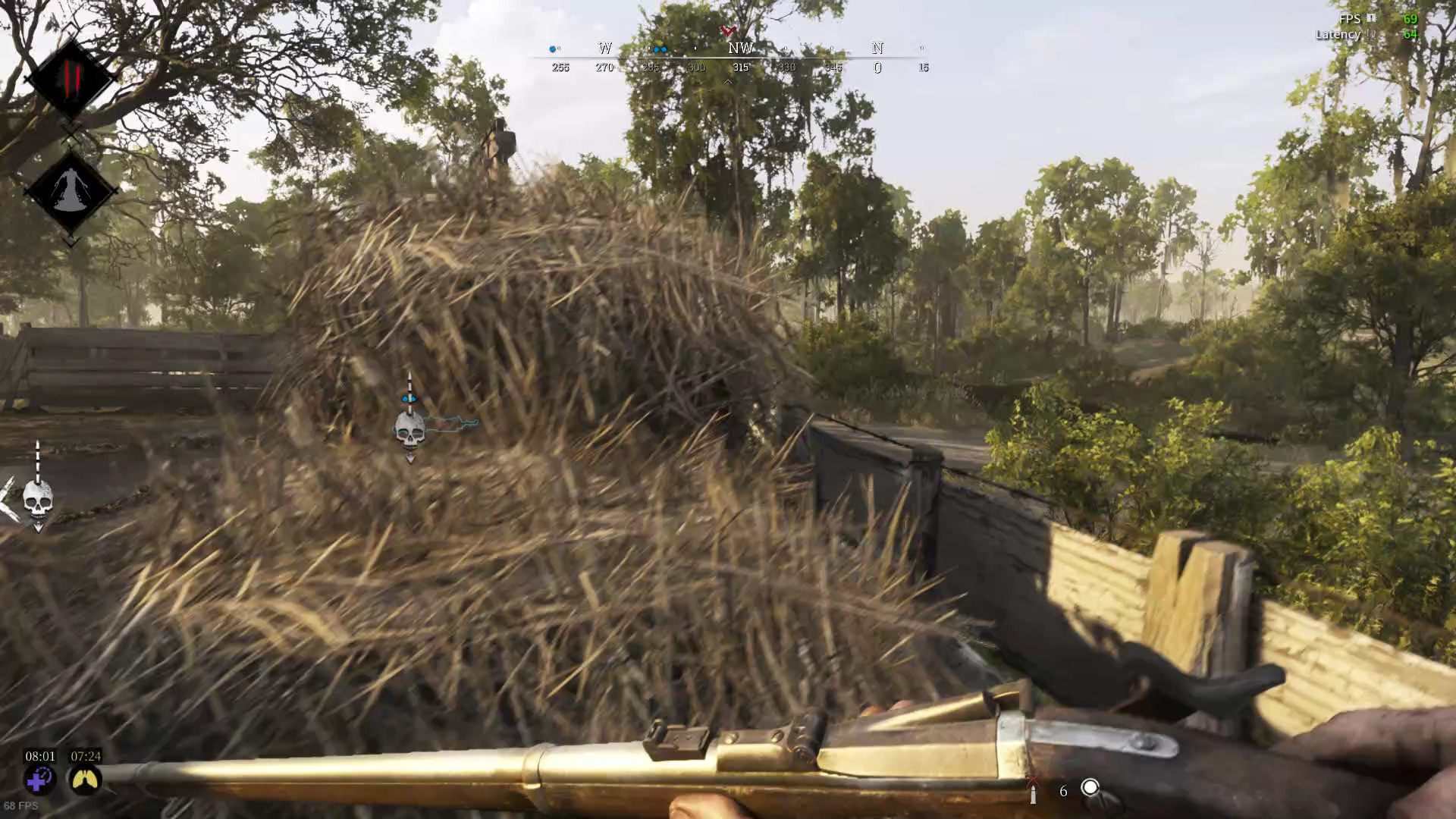Viewport: 1456px width, 819px height.
Task: Click the yellow lungs stamina buff icon
Action: 85,779
